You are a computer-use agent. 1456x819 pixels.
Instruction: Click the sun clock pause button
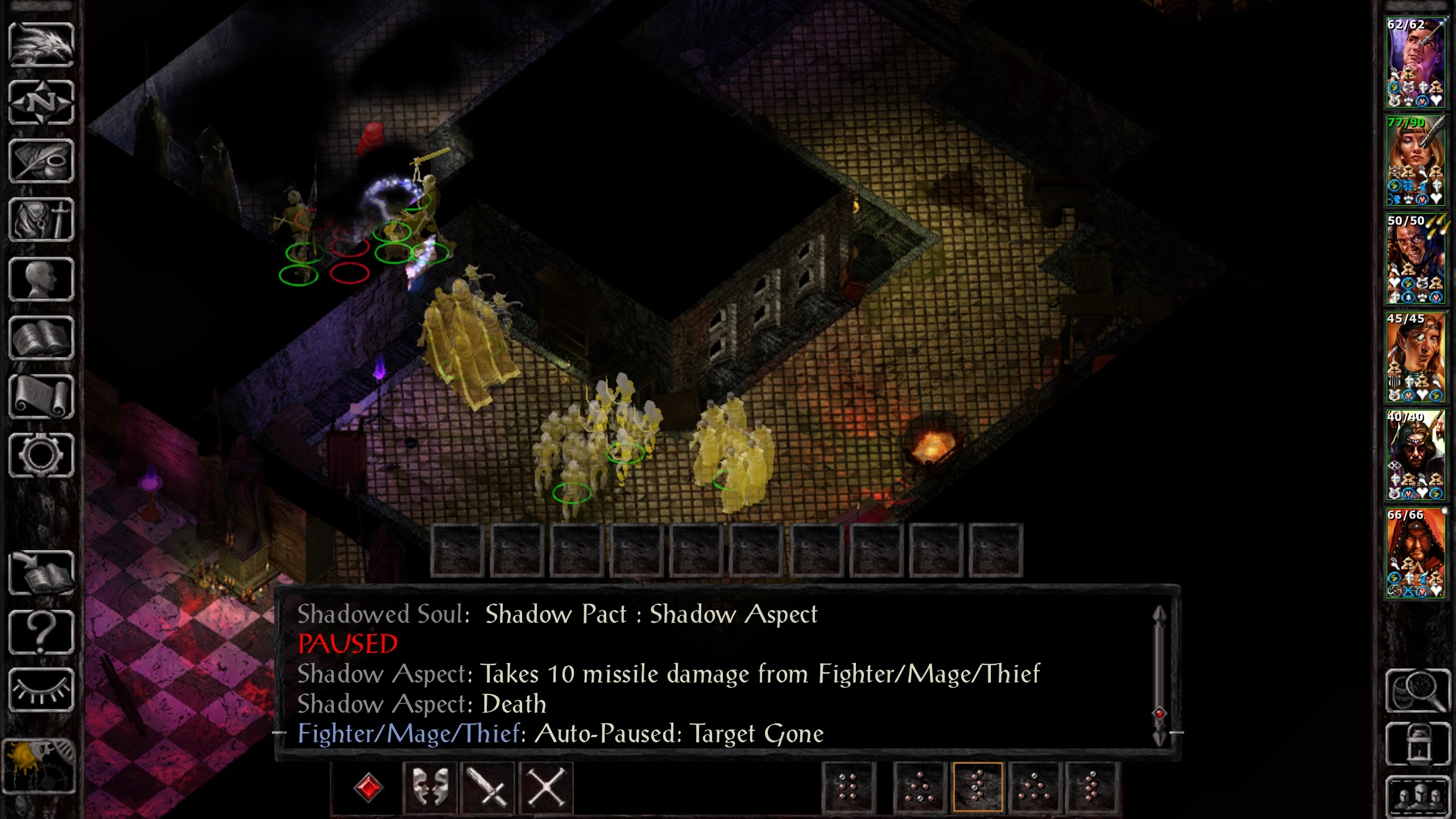pyautogui.click(x=39, y=765)
